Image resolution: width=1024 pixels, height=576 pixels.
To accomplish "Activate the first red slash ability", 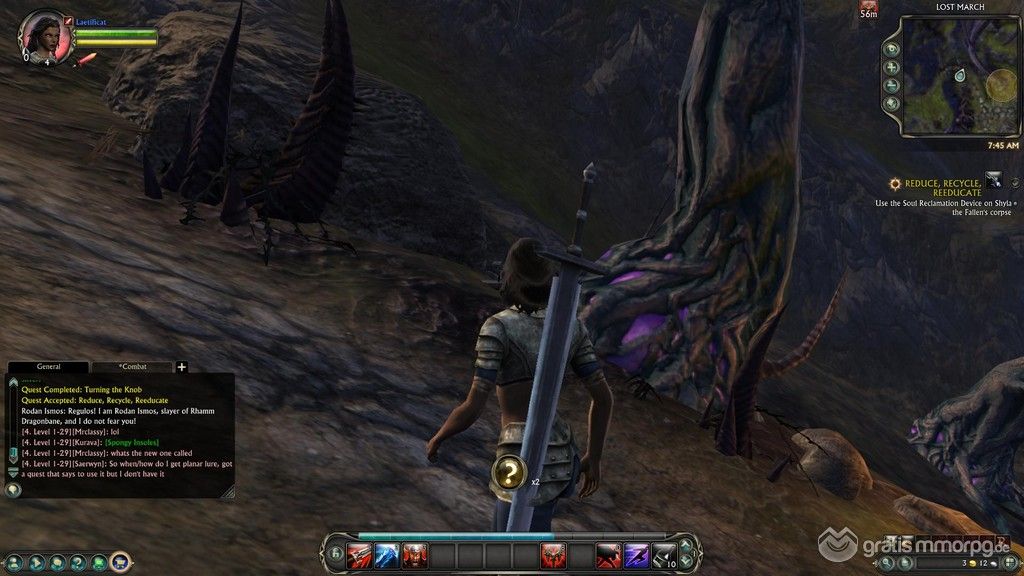I will coord(359,555).
